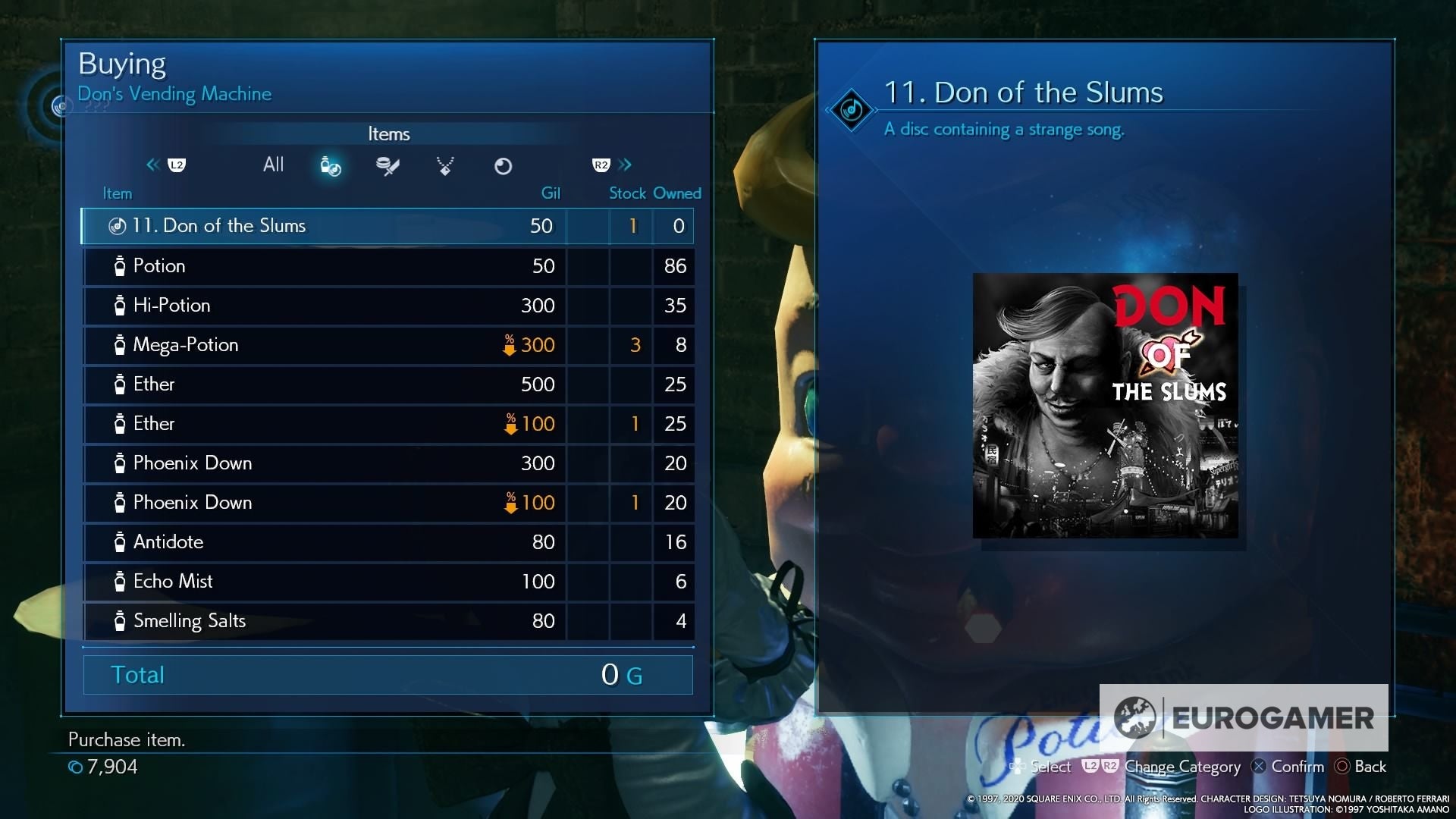Viewport: 1456px width, 819px height.
Task: Select the discounted Mega-Potion row
Action: (x=387, y=345)
